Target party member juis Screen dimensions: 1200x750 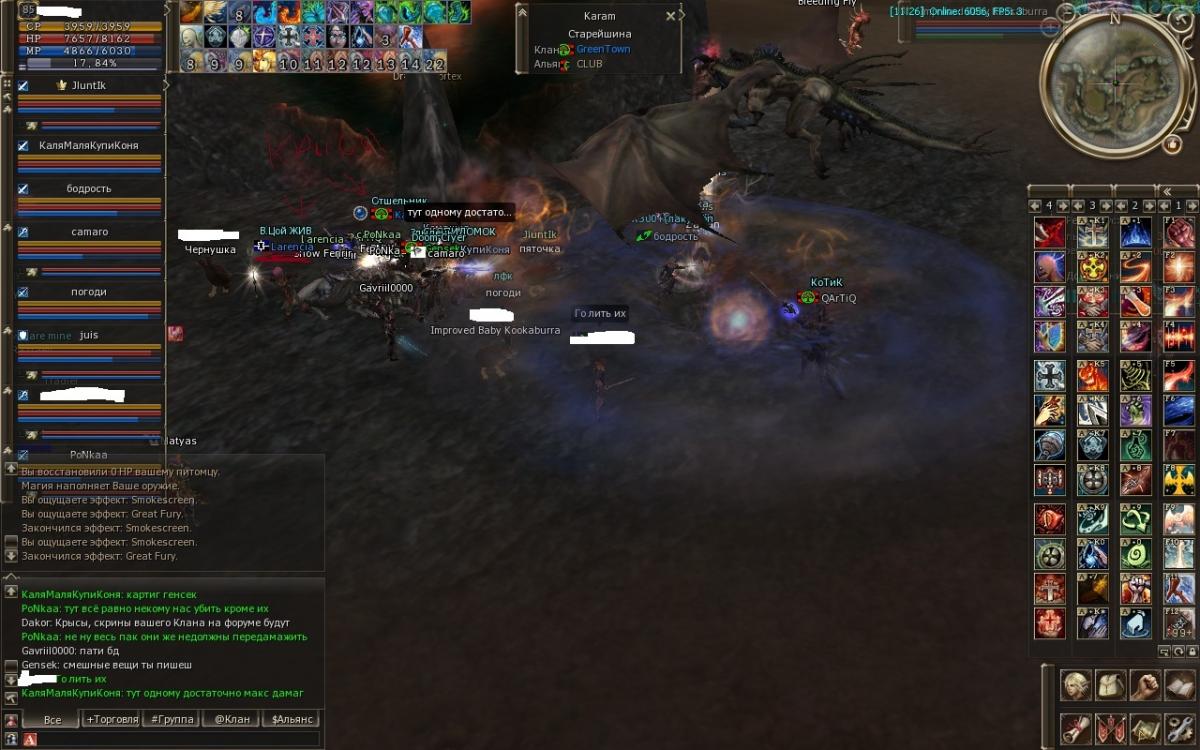click(x=89, y=336)
